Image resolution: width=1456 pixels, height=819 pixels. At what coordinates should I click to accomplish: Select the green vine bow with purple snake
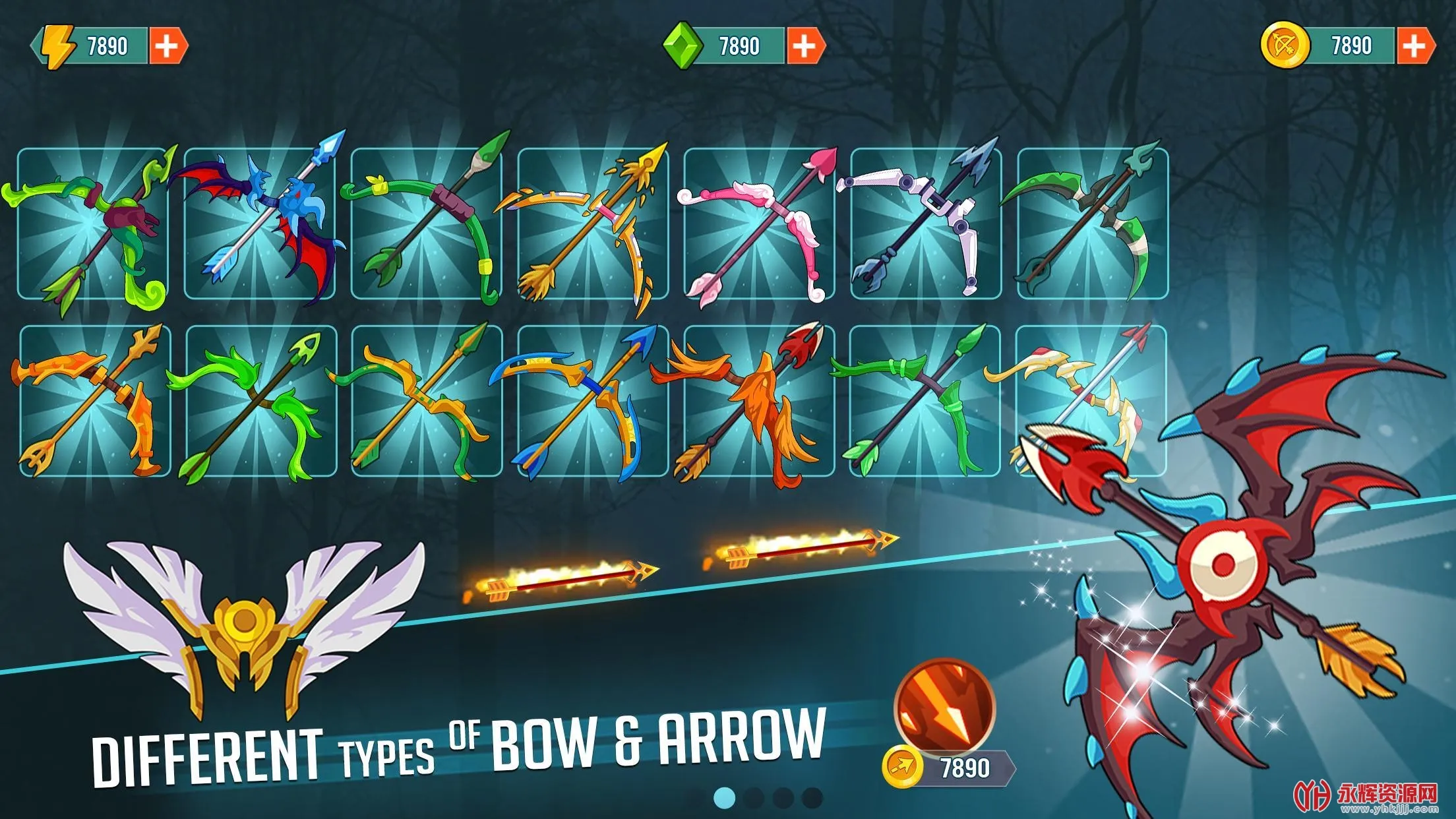[92, 224]
